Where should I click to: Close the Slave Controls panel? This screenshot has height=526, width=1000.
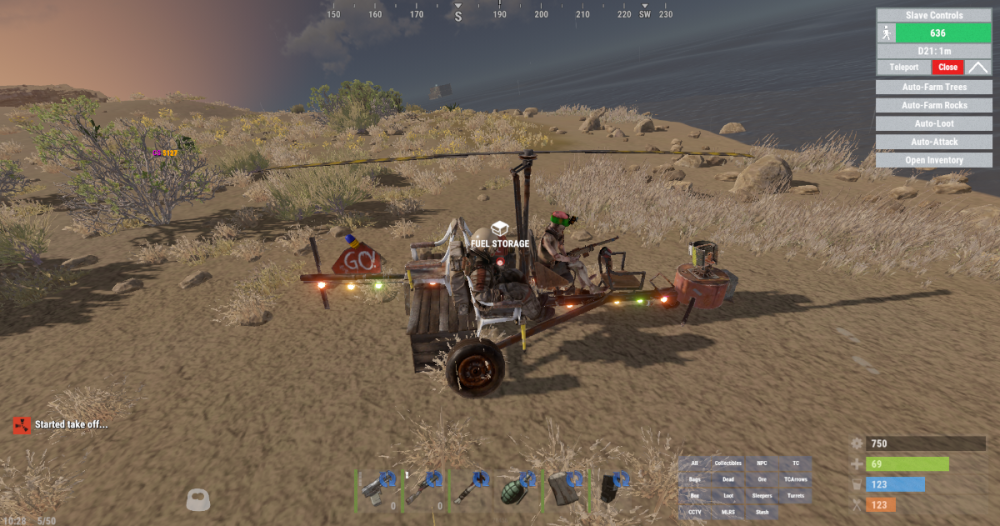[948, 67]
